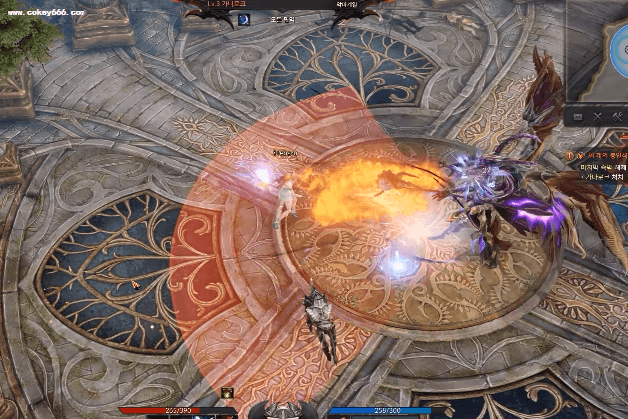The image size is (628, 419).
Task: Open the minimap in the top-right corner
Action: [x=598, y=50]
